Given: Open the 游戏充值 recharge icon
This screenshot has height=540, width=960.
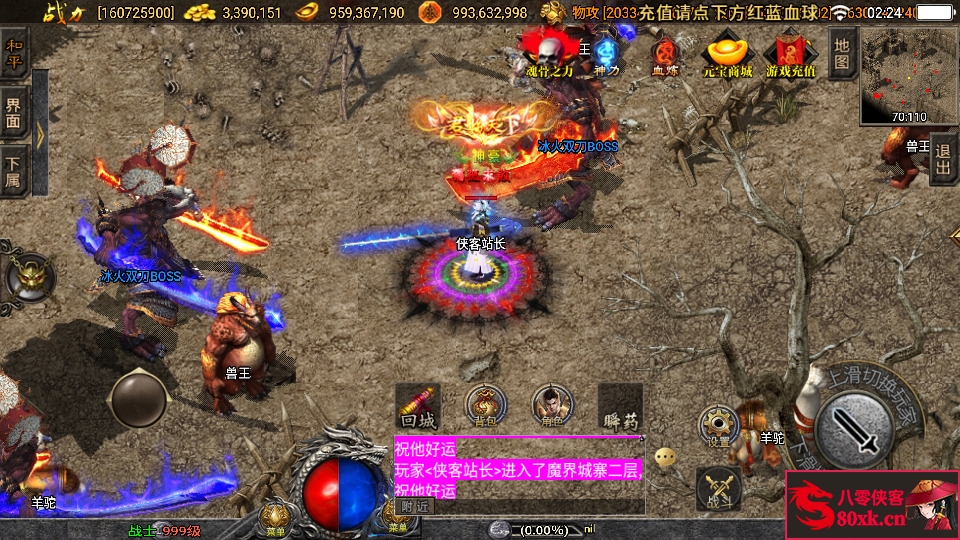Looking at the screenshot, I should [x=790, y=57].
